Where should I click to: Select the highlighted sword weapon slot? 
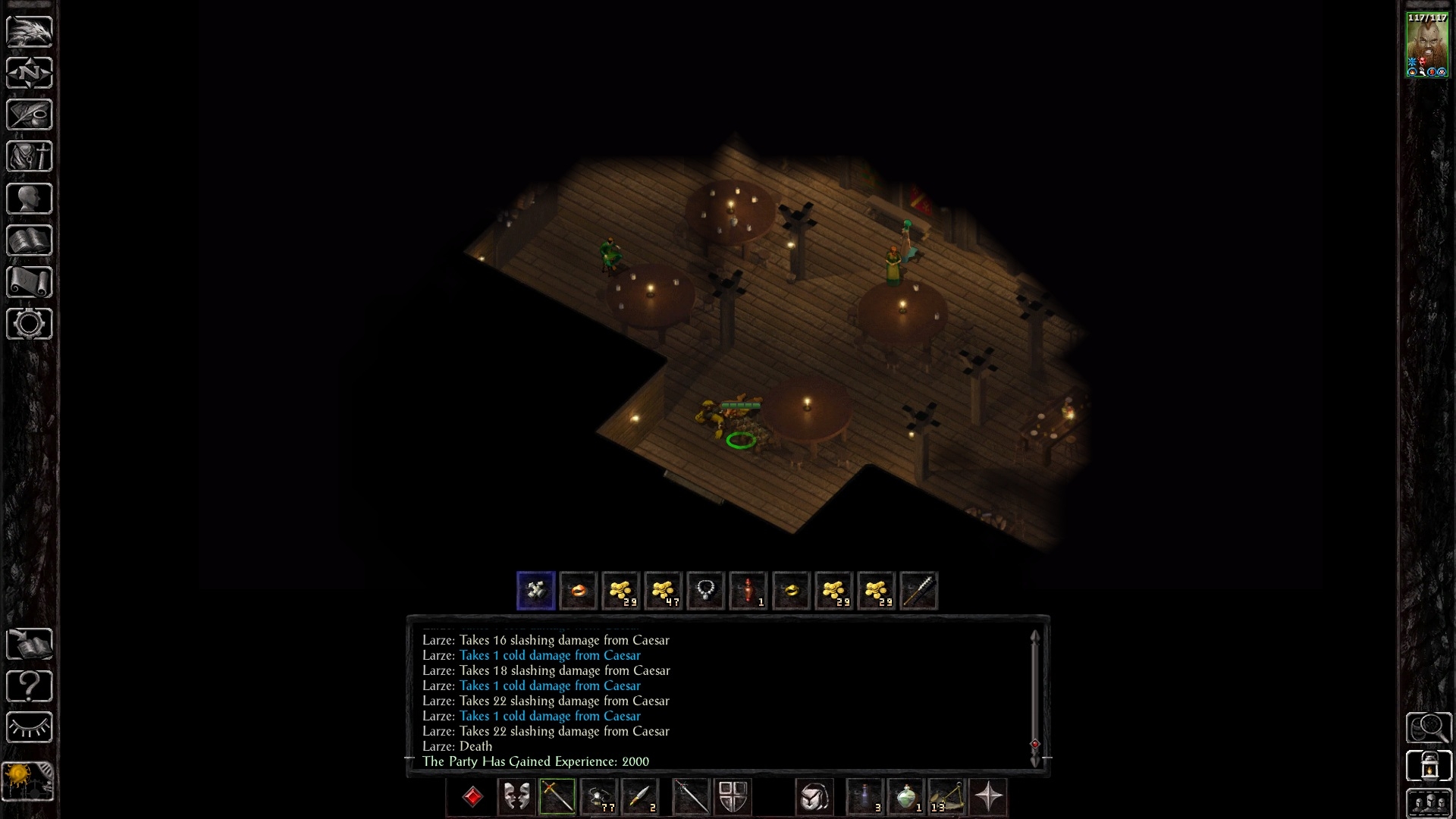[557, 797]
